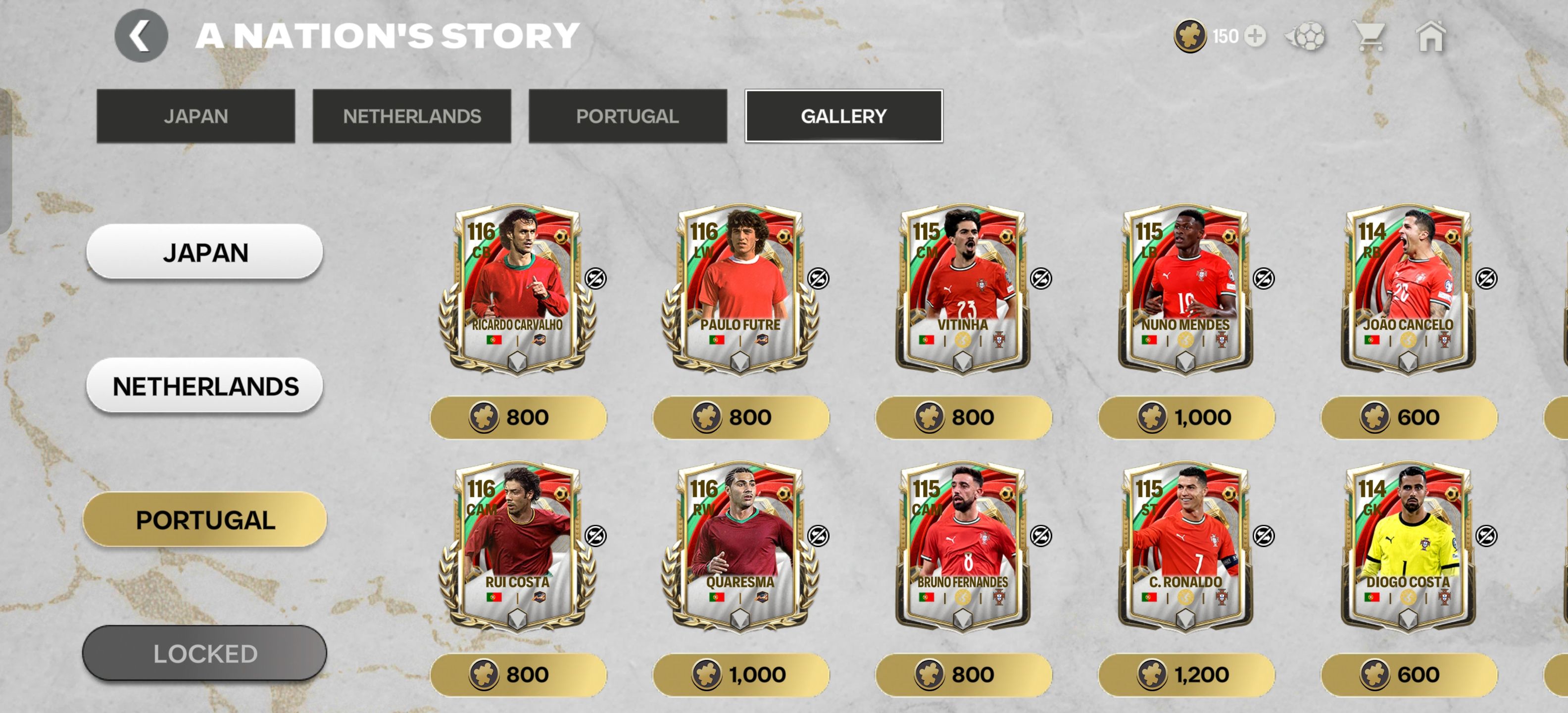Image resolution: width=1568 pixels, height=713 pixels.
Task: Switch to the Japan top tab
Action: tap(196, 116)
